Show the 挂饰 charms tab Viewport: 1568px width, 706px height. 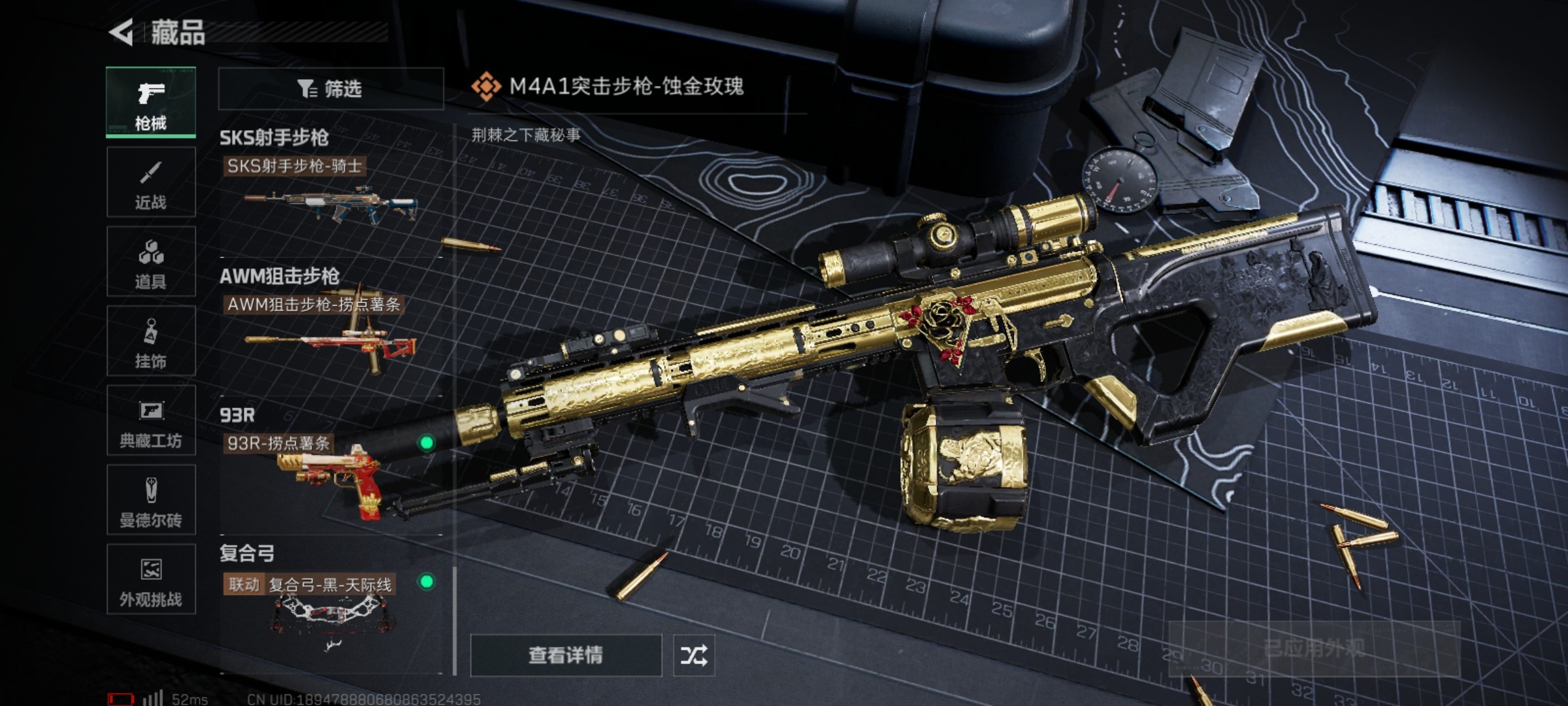click(x=151, y=341)
